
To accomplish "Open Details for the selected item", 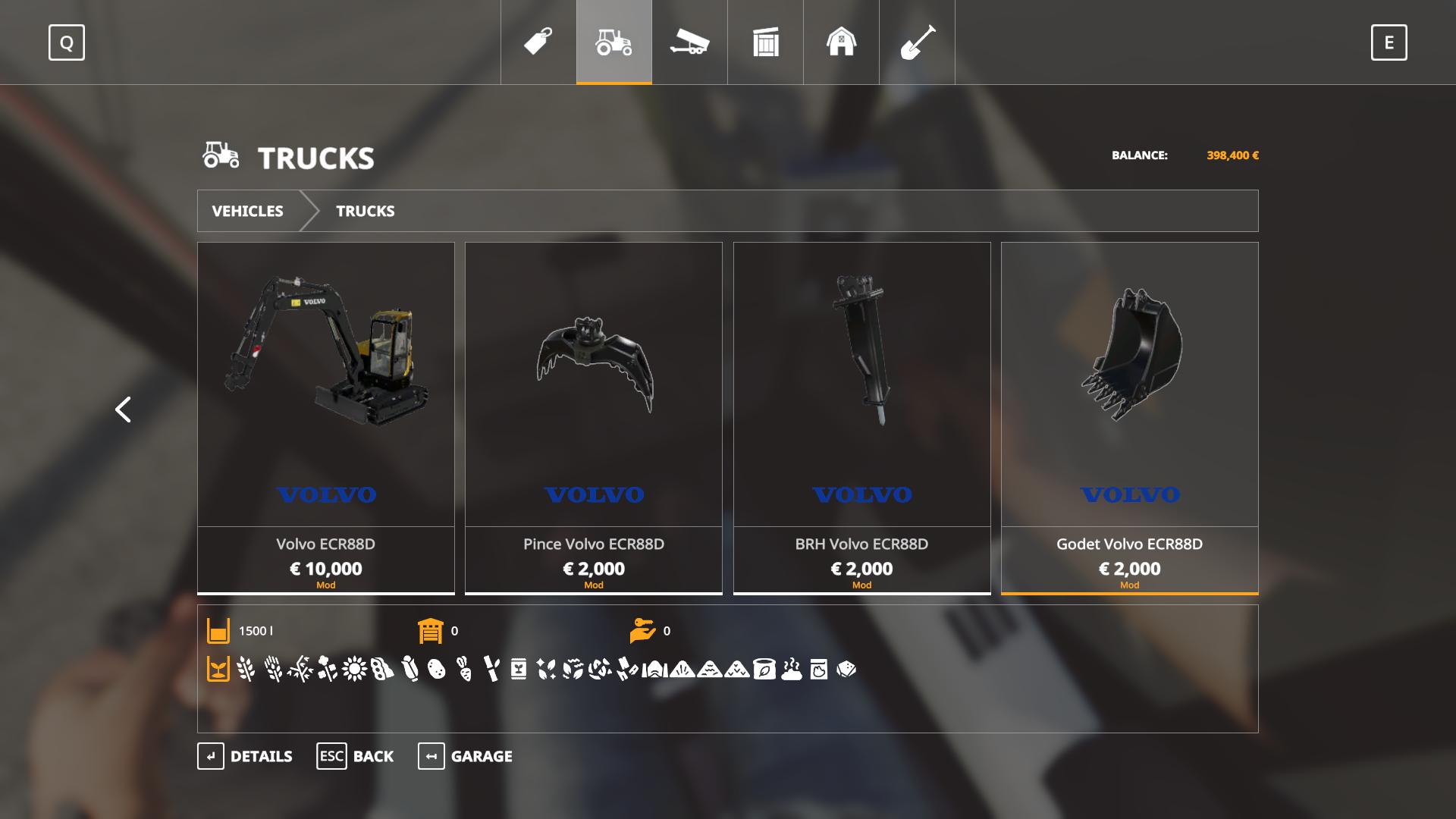I will (245, 756).
